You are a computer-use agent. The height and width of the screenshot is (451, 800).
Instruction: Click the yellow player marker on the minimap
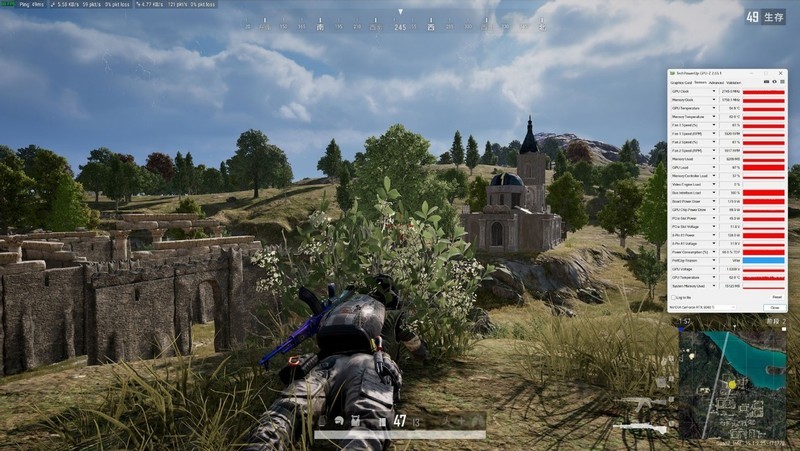pyautogui.click(x=731, y=384)
